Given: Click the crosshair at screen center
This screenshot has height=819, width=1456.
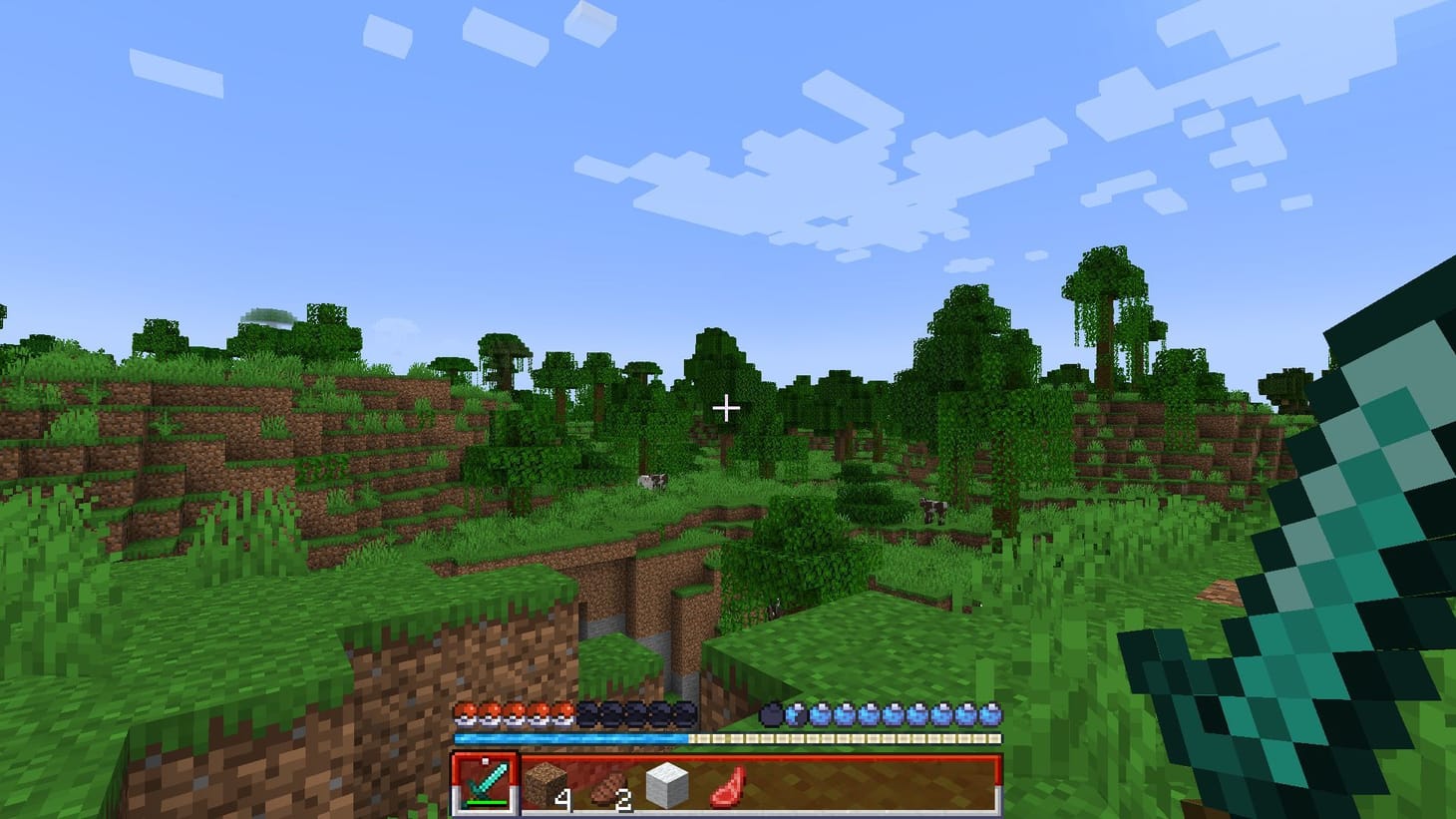Looking at the screenshot, I should tap(727, 408).
